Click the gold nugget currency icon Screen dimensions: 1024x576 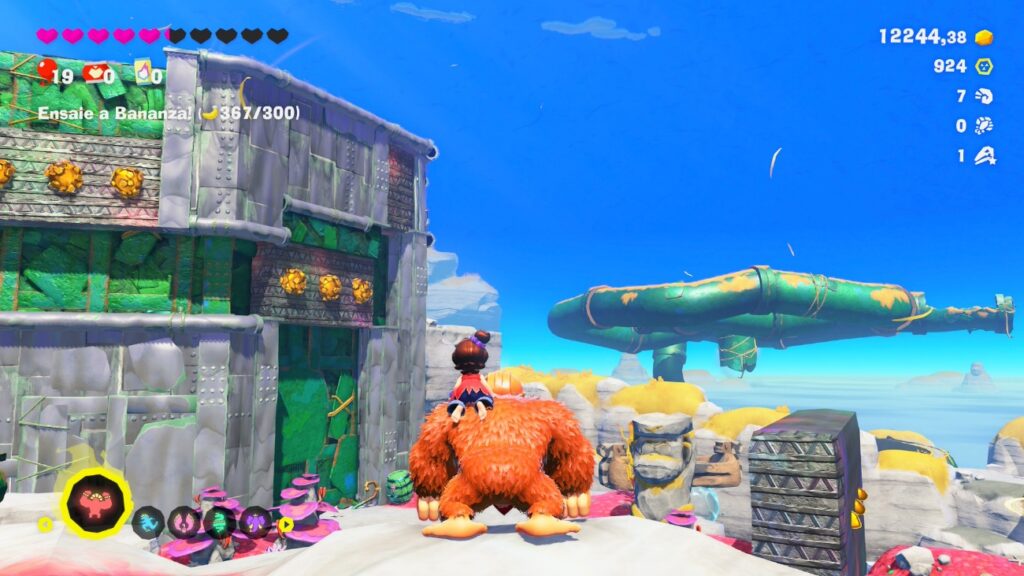pos(985,37)
